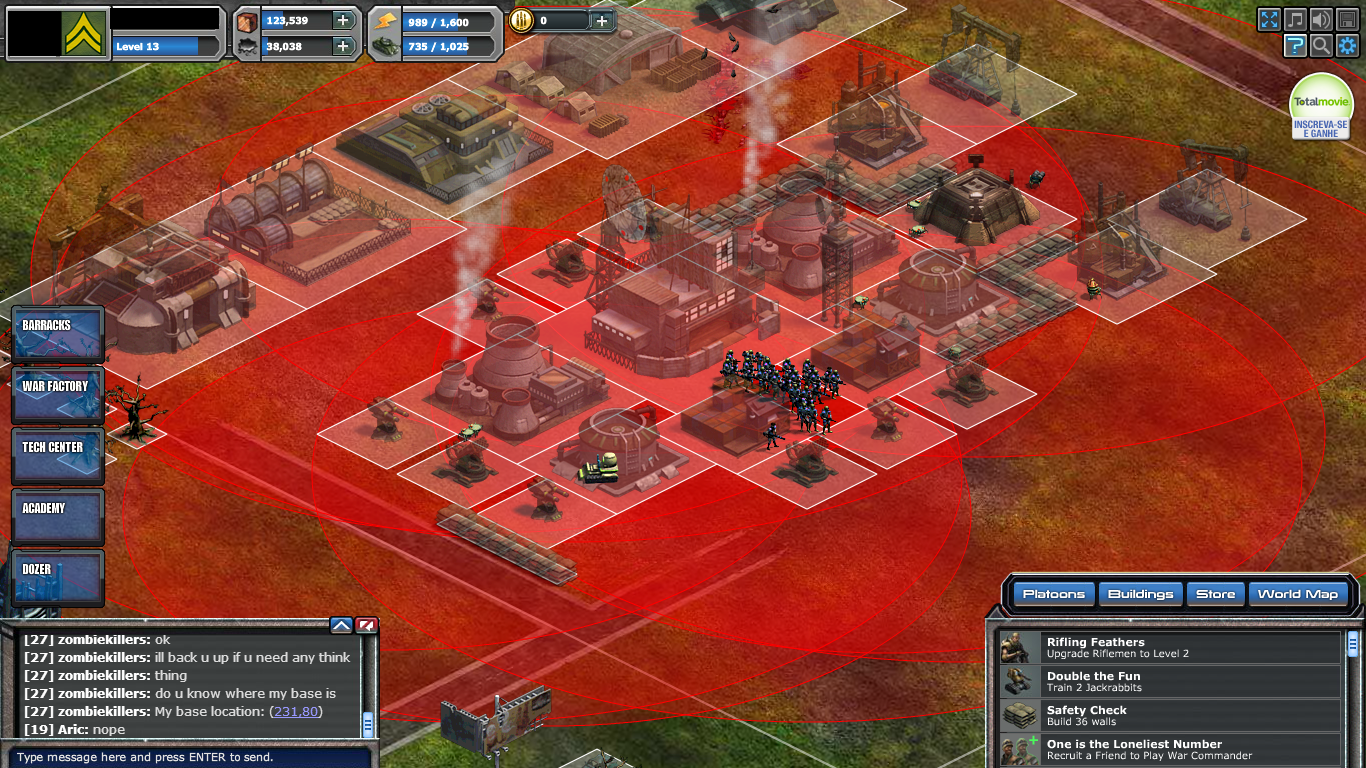1366x768 pixels.
Task: Open the War Factory panel
Action: (56, 392)
